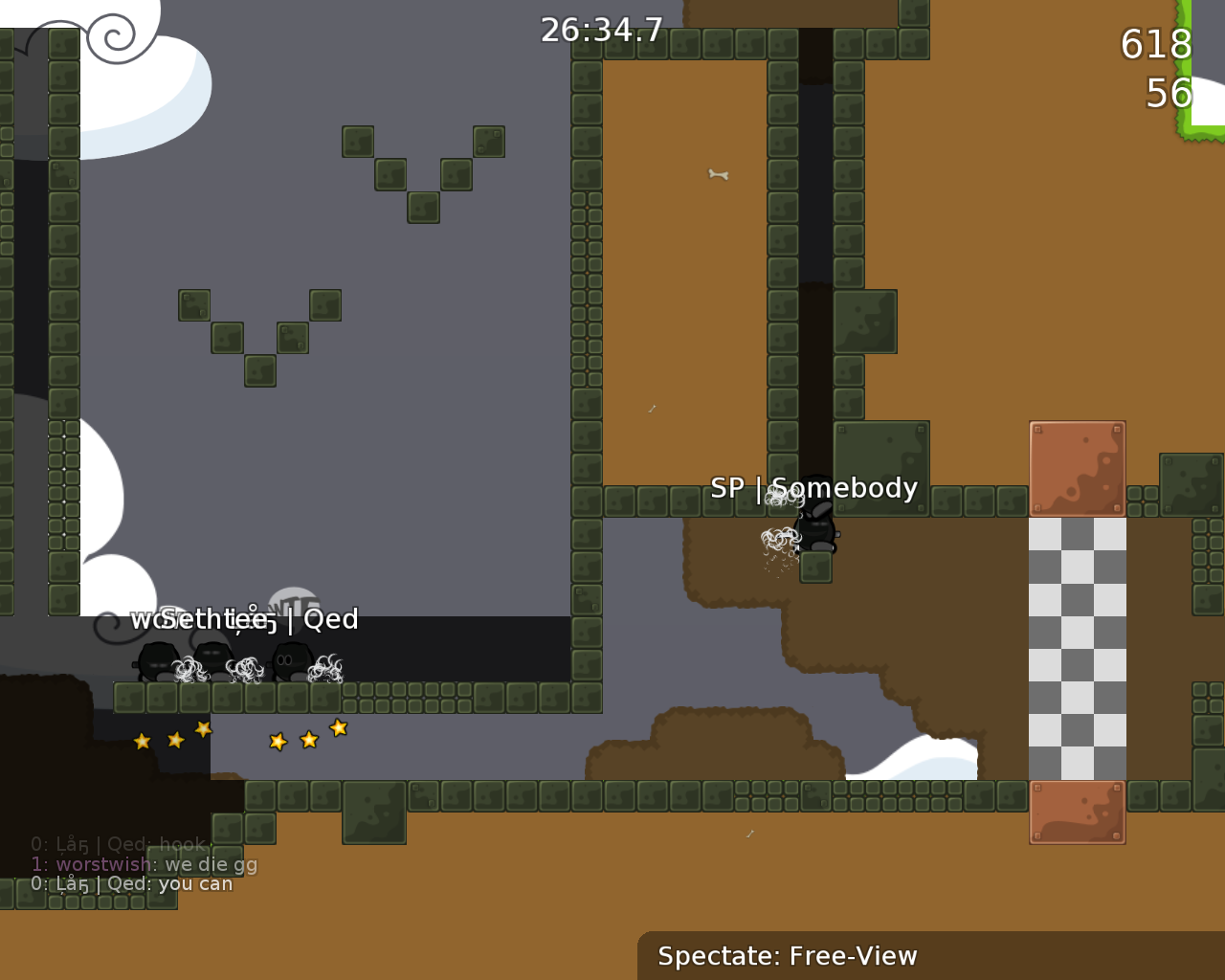
Task: Click the leftmost gold star below the platform
Action: tap(143, 741)
